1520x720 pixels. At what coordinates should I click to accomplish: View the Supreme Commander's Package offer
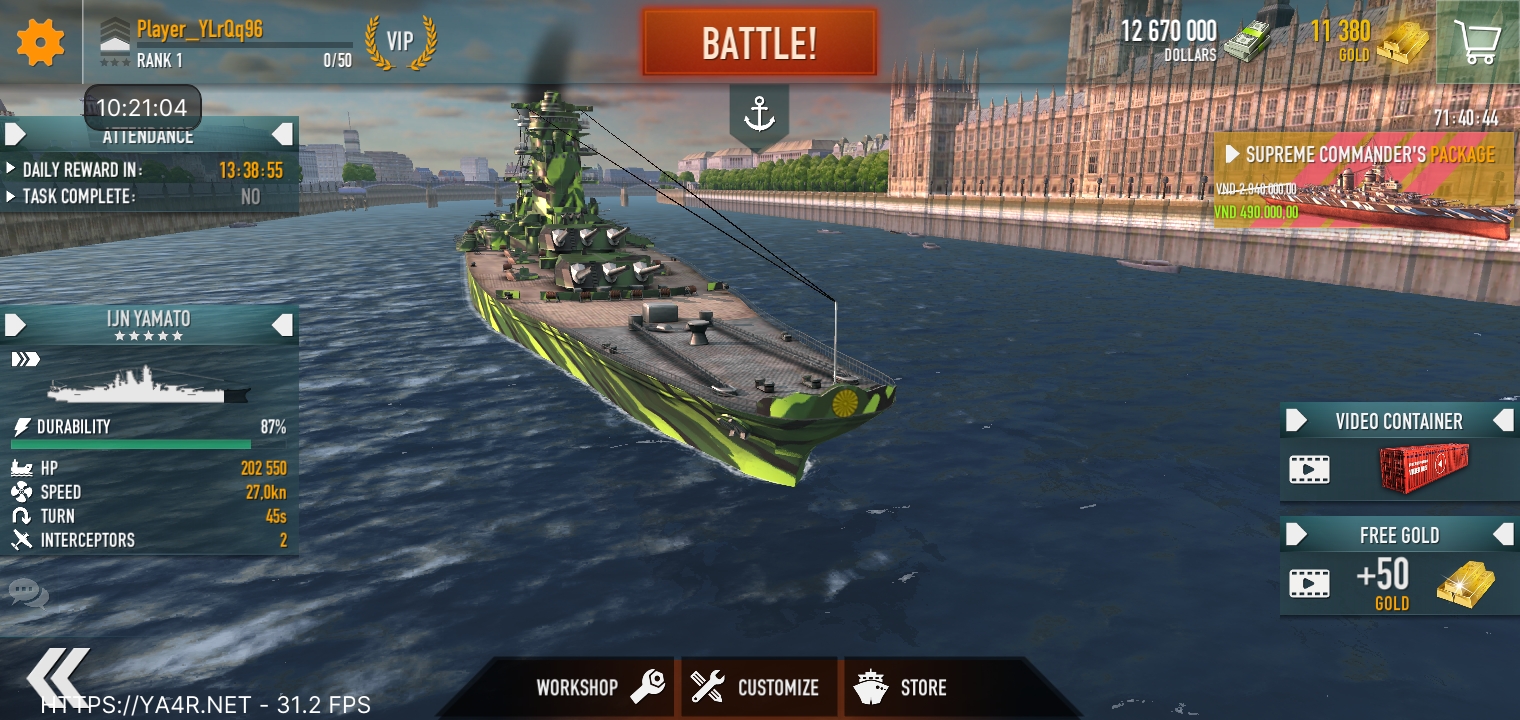pyautogui.click(x=1365, y=187)
